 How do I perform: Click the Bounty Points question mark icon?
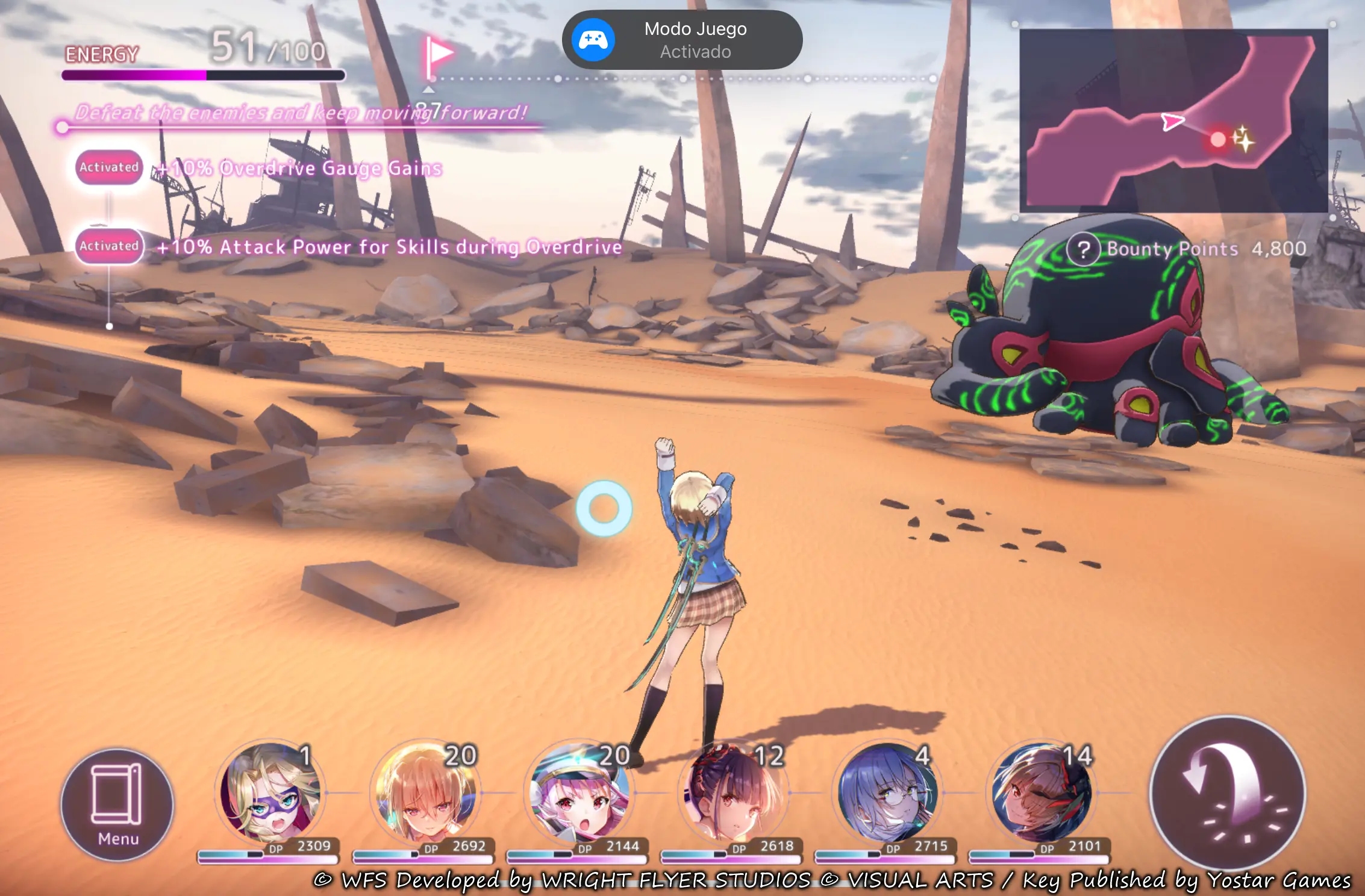1083,249
